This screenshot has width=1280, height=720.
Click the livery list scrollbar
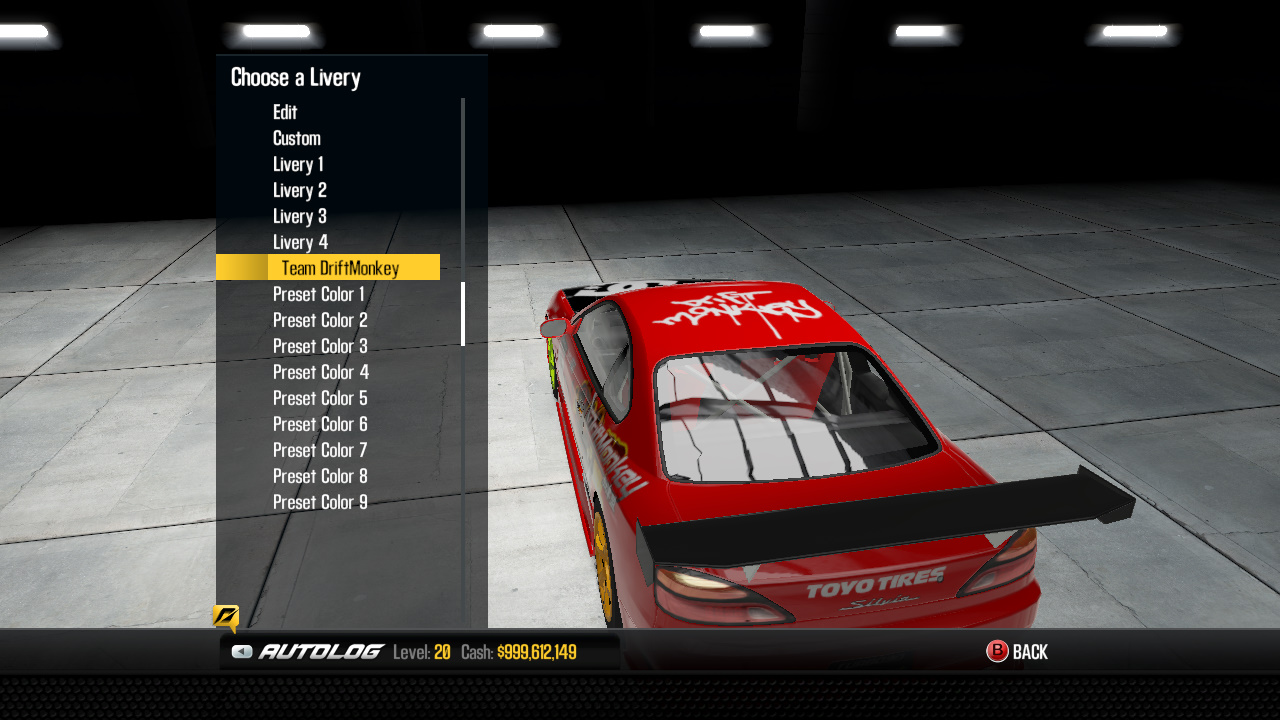point(463,310)
